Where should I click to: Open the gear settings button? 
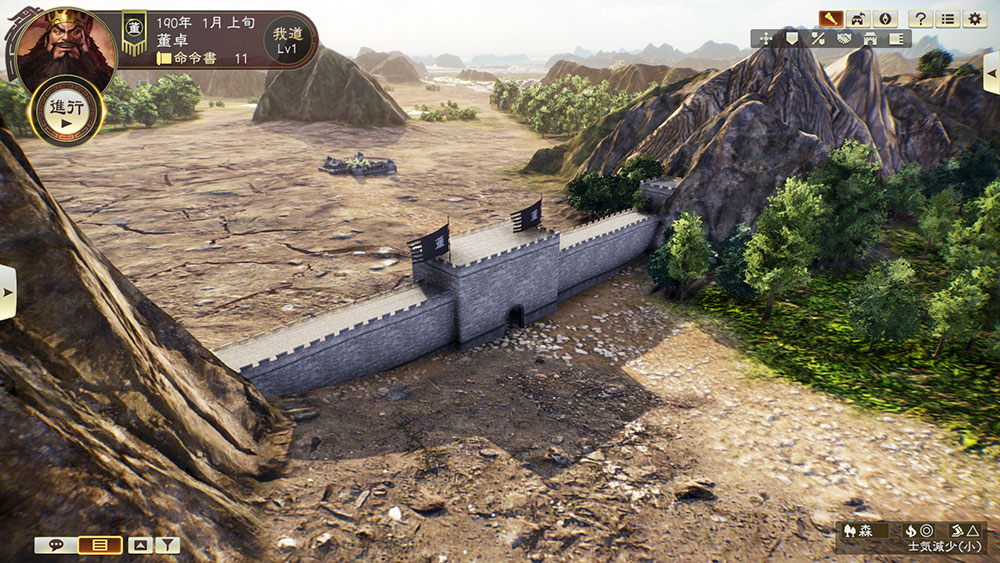pos(975,18)
